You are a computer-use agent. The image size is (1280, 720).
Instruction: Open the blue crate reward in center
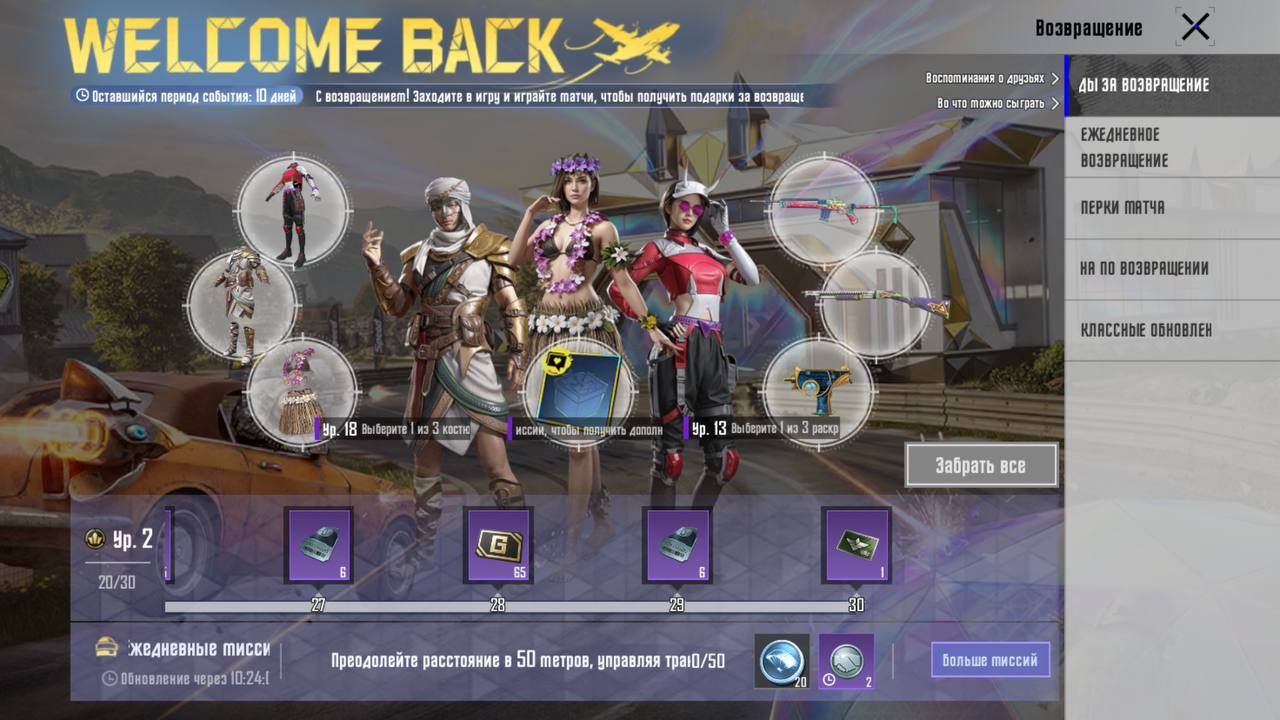point(578,387)
